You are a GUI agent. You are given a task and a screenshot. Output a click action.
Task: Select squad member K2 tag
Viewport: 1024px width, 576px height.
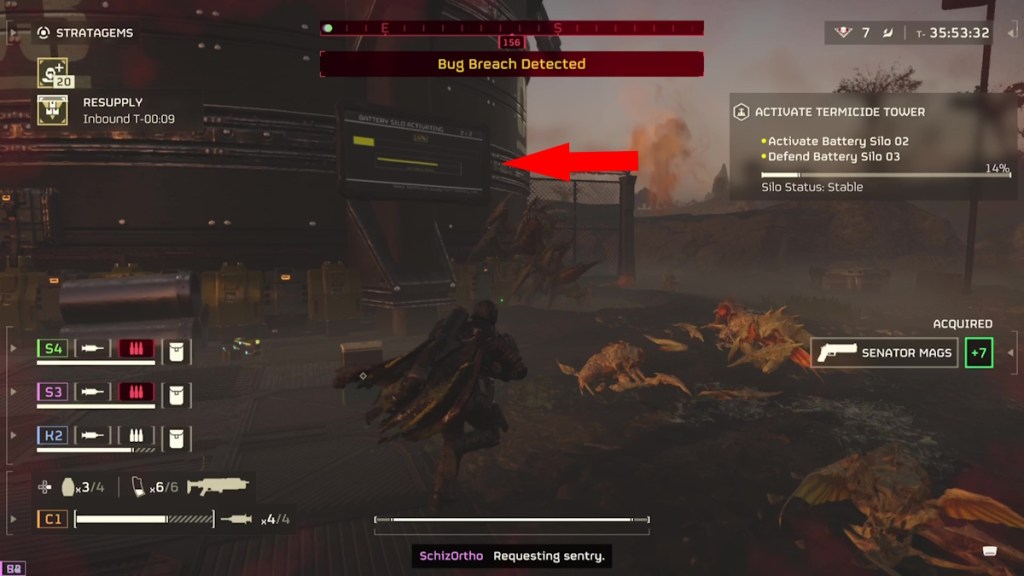tap(52, 436)
